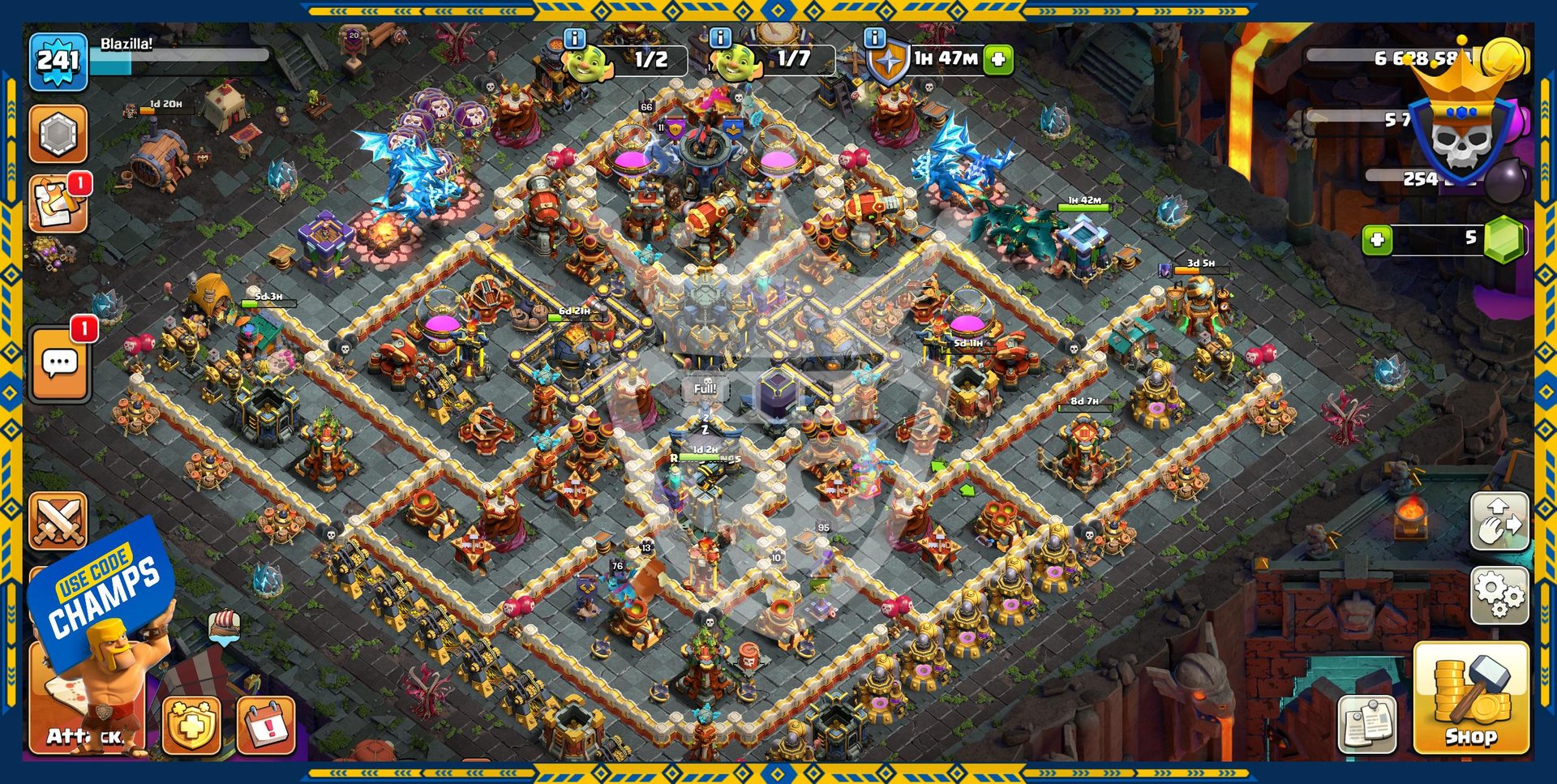The image size is (1557, 784).
Task: Tap the skull crown trophy badge
Action: [x=1461, y=130]
